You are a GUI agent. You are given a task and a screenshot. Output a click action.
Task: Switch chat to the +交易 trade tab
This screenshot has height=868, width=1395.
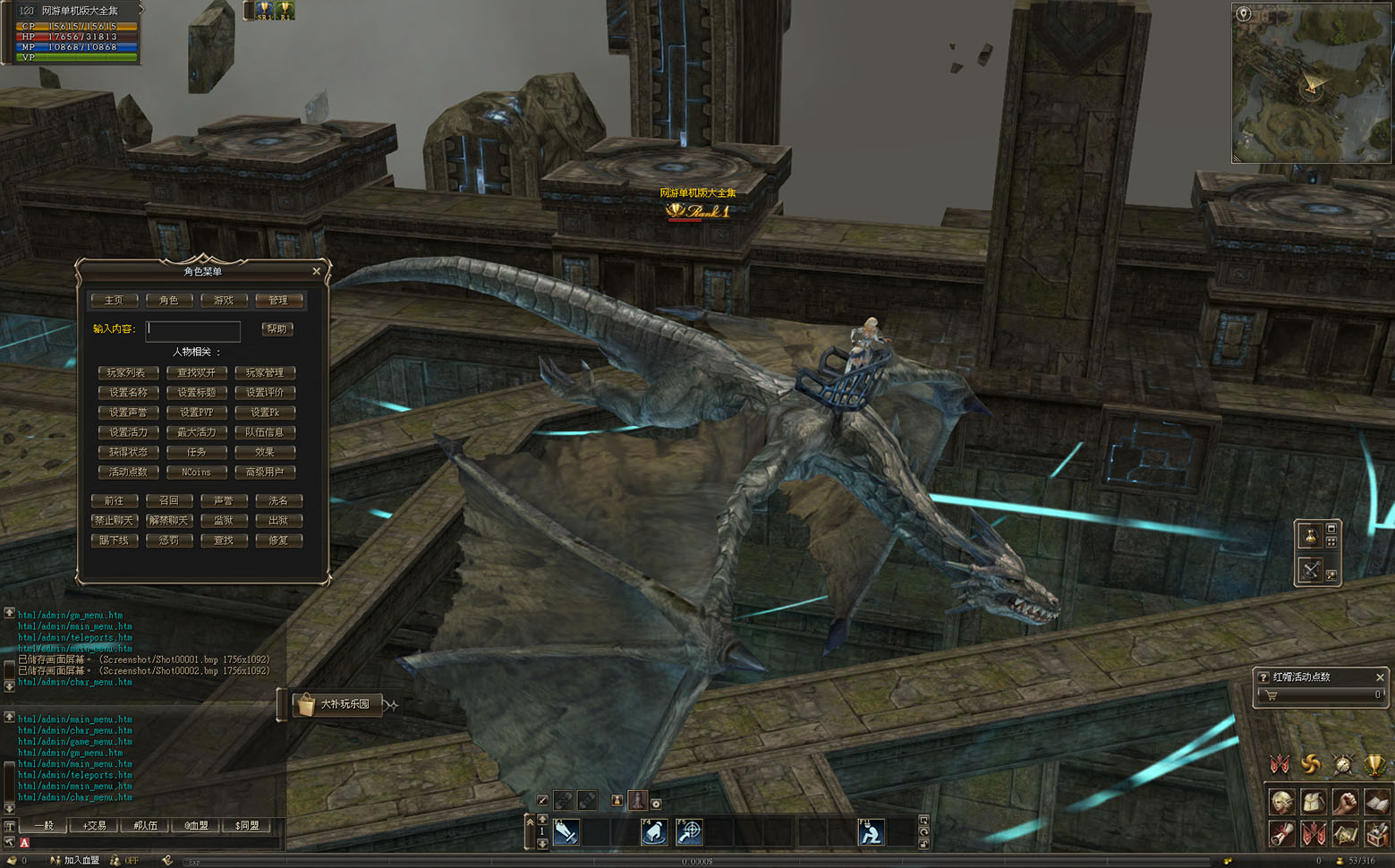[94, 826]
